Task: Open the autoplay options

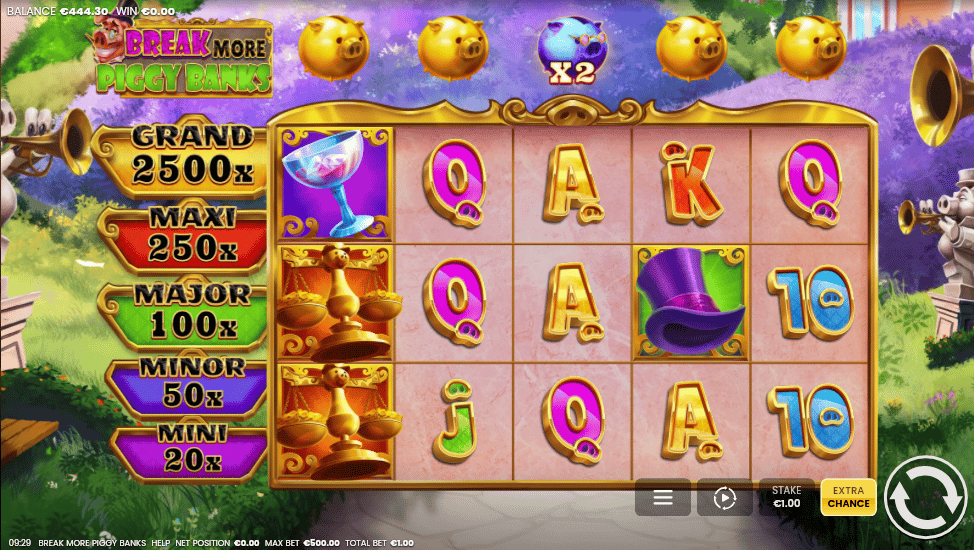Action: pyautogui.click(x=724, y=497)
